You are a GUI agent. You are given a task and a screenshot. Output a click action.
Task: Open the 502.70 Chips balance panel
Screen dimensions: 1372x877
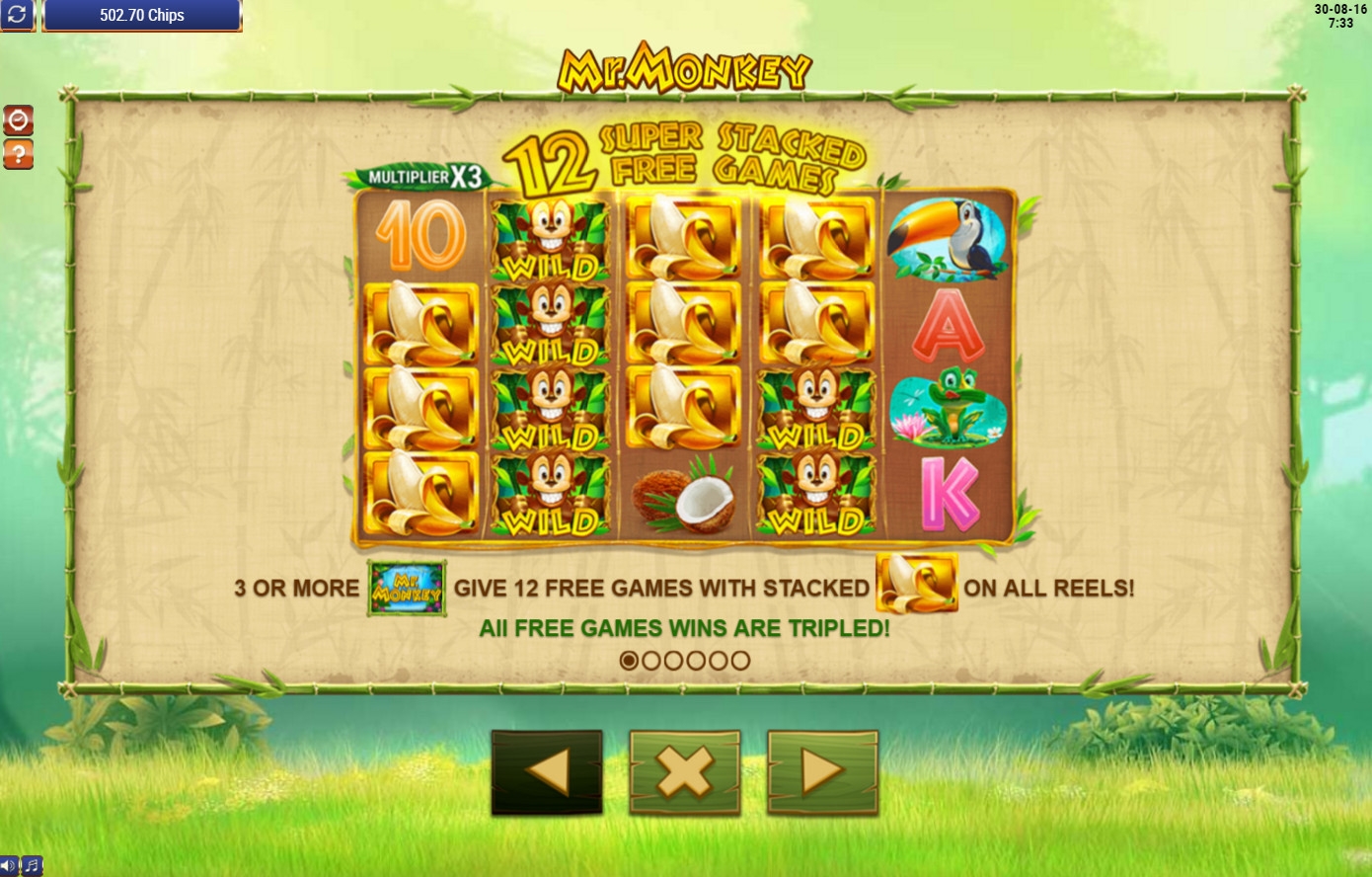[x=142, y=16]
